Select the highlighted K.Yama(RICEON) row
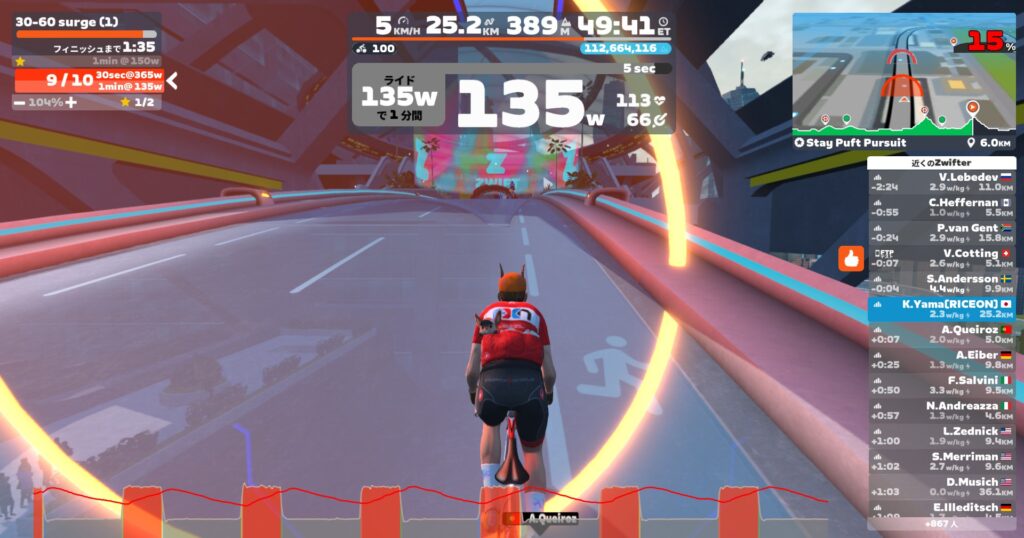The height and width of the screenshot is (538, 1024). (x=941, y=309)
